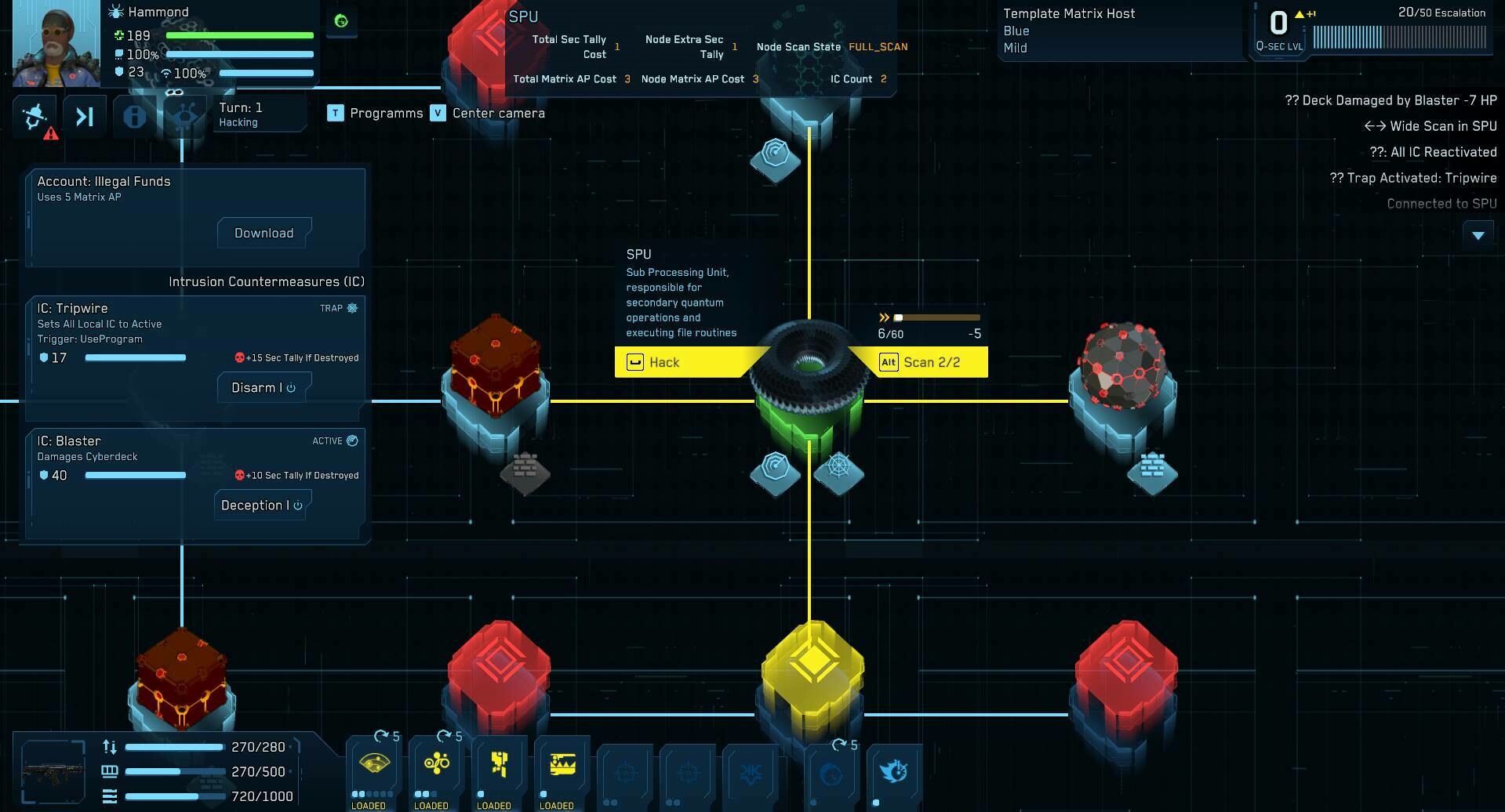The image size is (1505, 812).
Task: Click the blue bird program card on far right
Action: 894,772
